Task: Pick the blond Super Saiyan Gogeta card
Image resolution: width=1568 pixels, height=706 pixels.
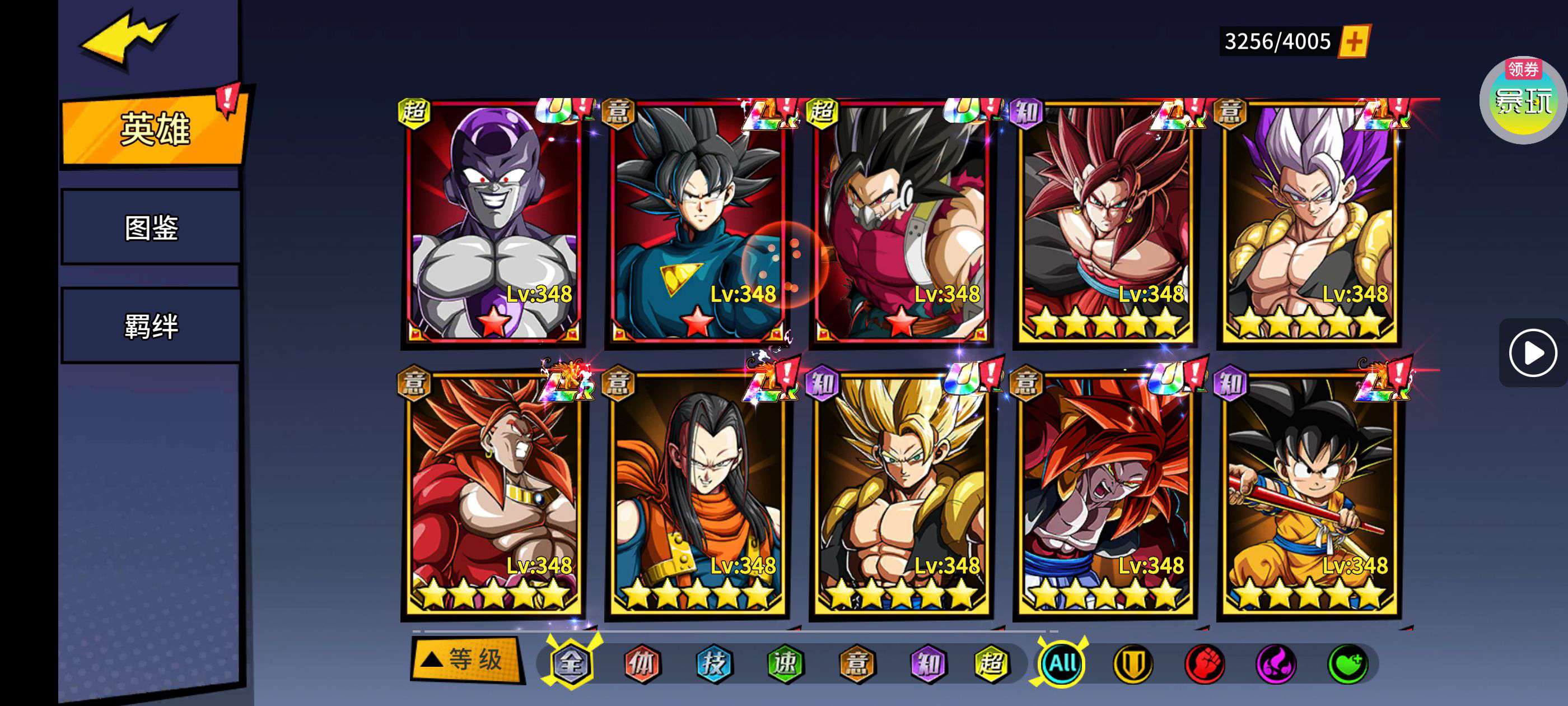Action: tap(902, 495)
